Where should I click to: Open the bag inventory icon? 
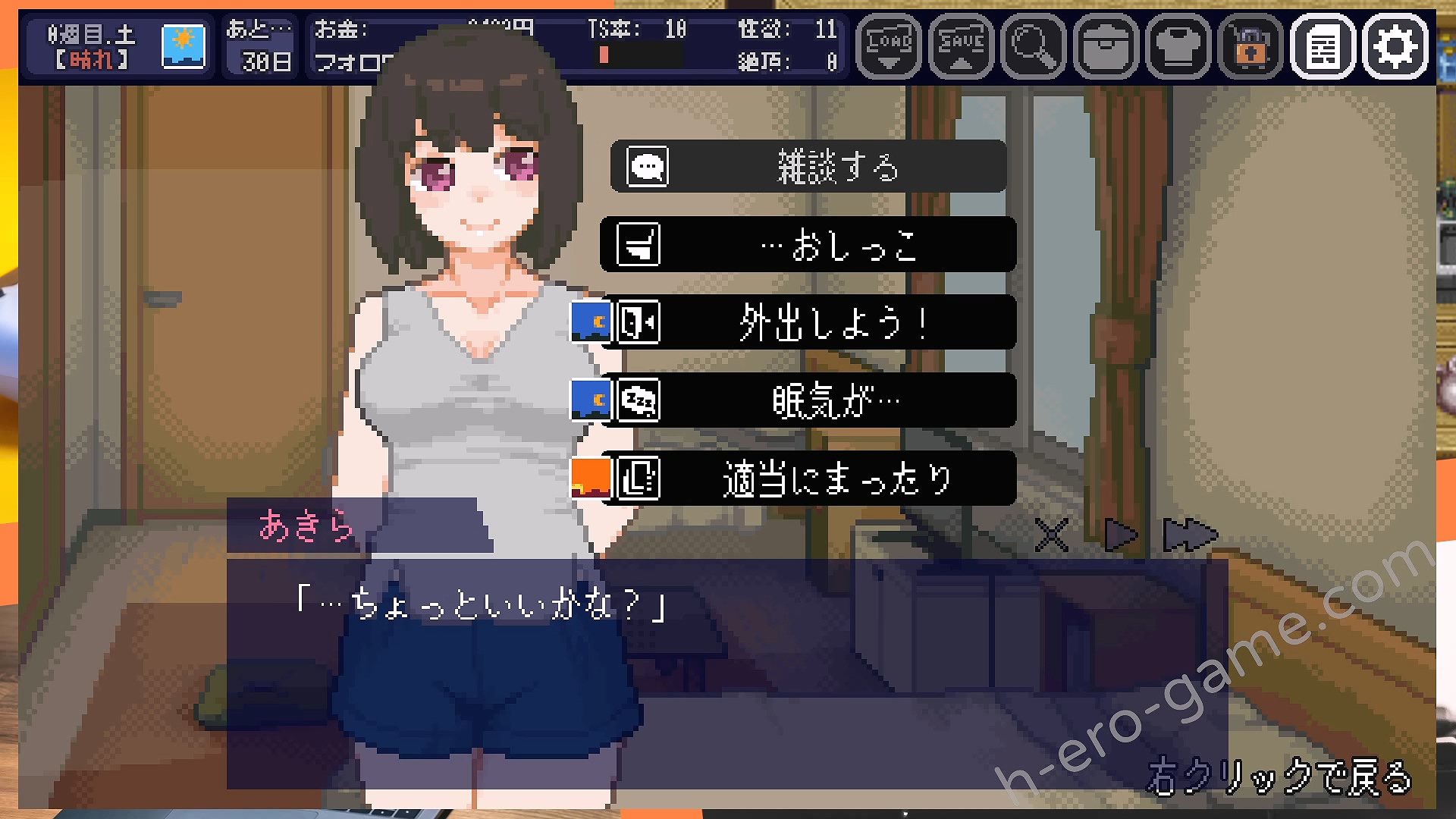pyautogui.click(x=1106, y=46)
